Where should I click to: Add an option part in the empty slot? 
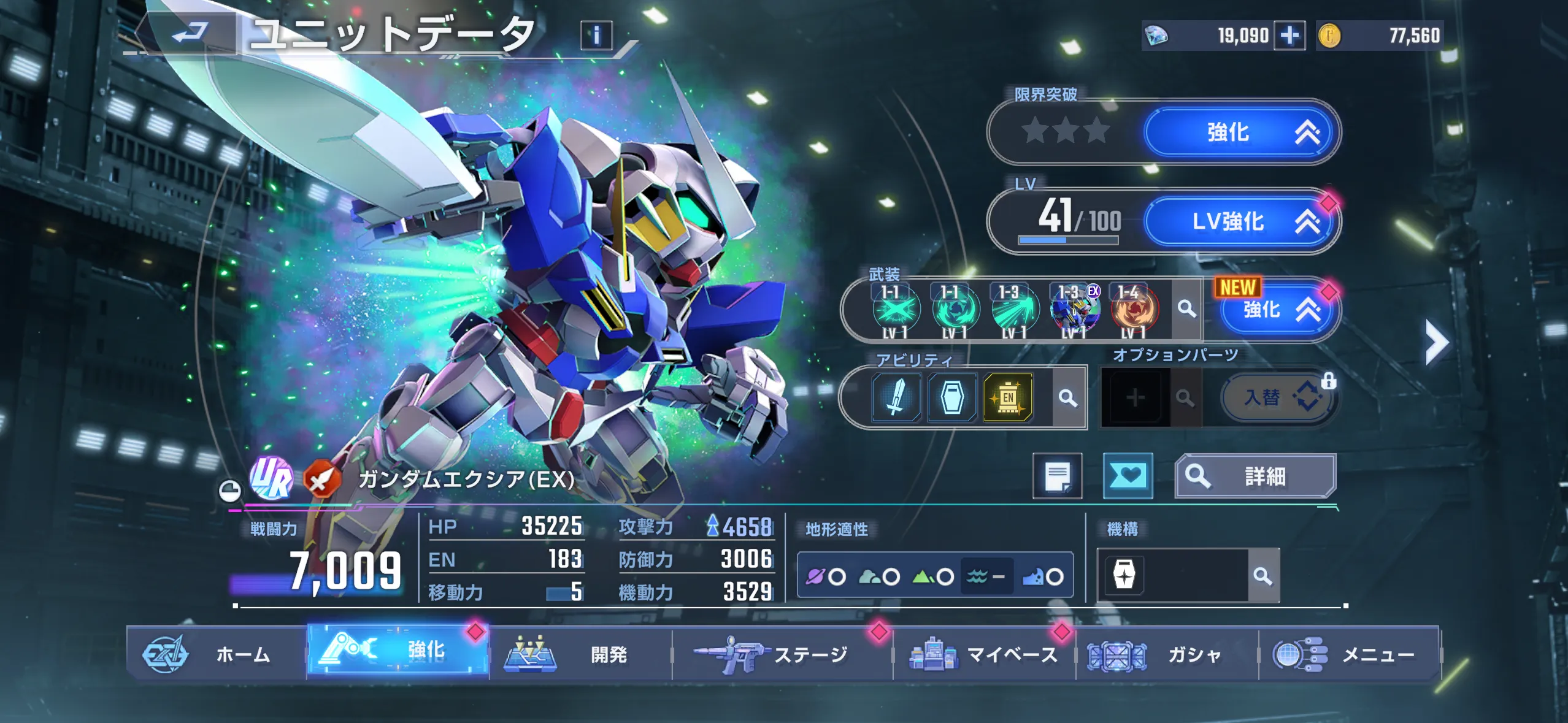(x=1135, y=398)
